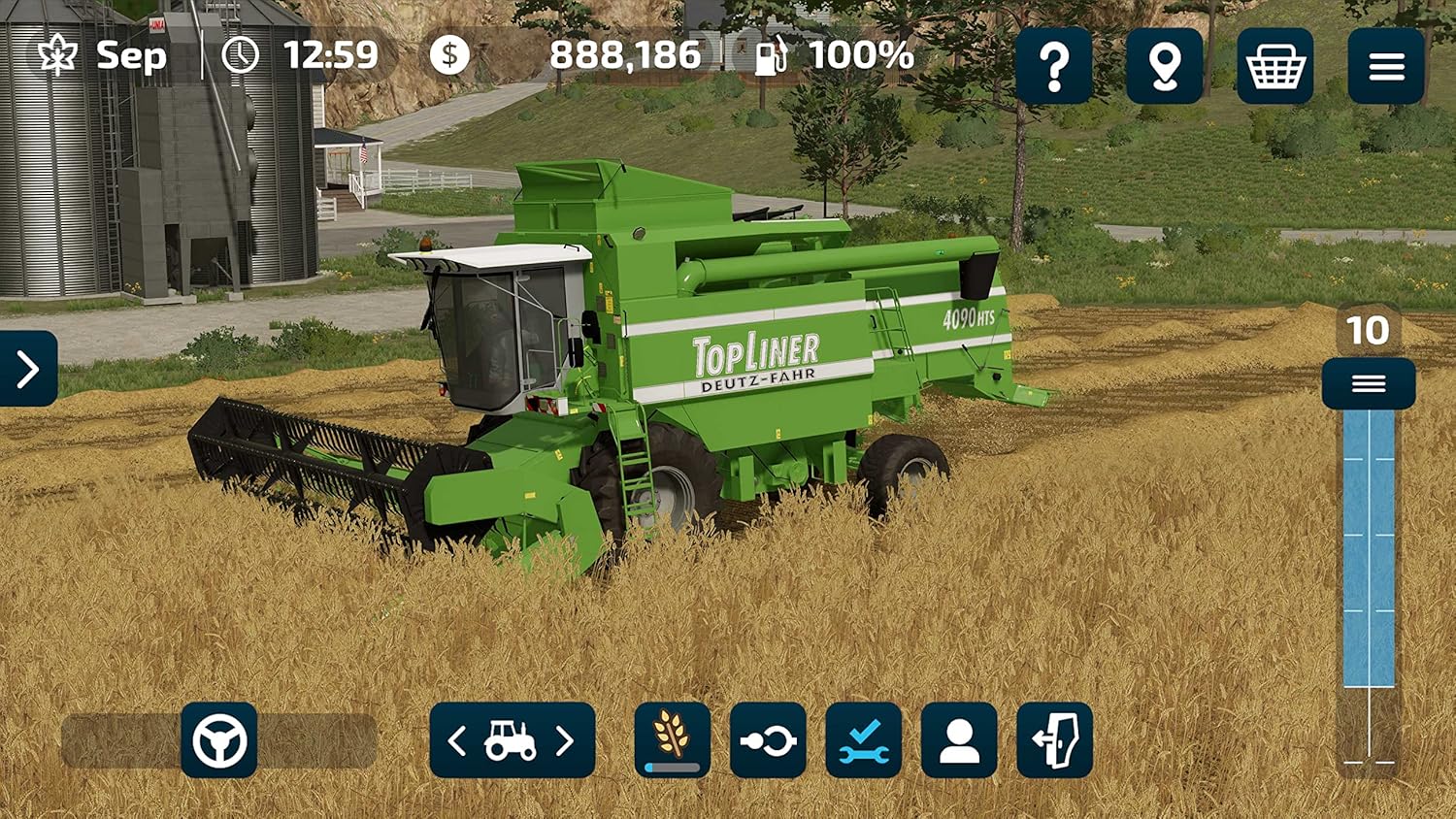Toggle the character player mode
1456x819 pixels.
958,740
